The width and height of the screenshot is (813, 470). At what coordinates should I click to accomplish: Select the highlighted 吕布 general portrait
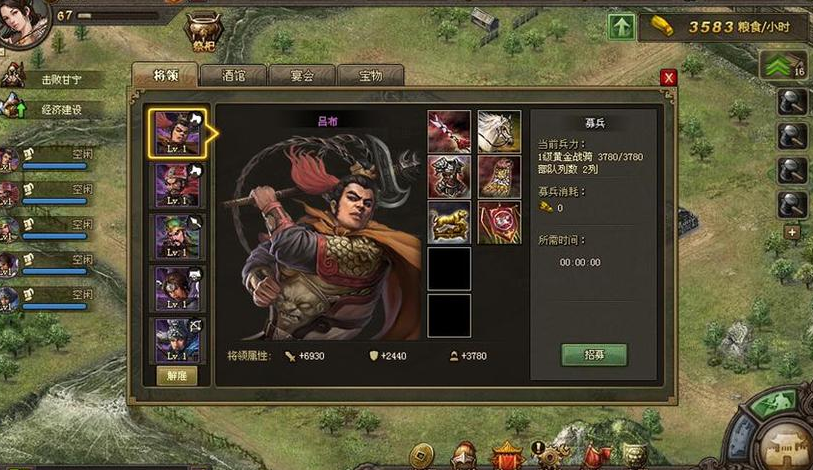(x=178, y=133)
